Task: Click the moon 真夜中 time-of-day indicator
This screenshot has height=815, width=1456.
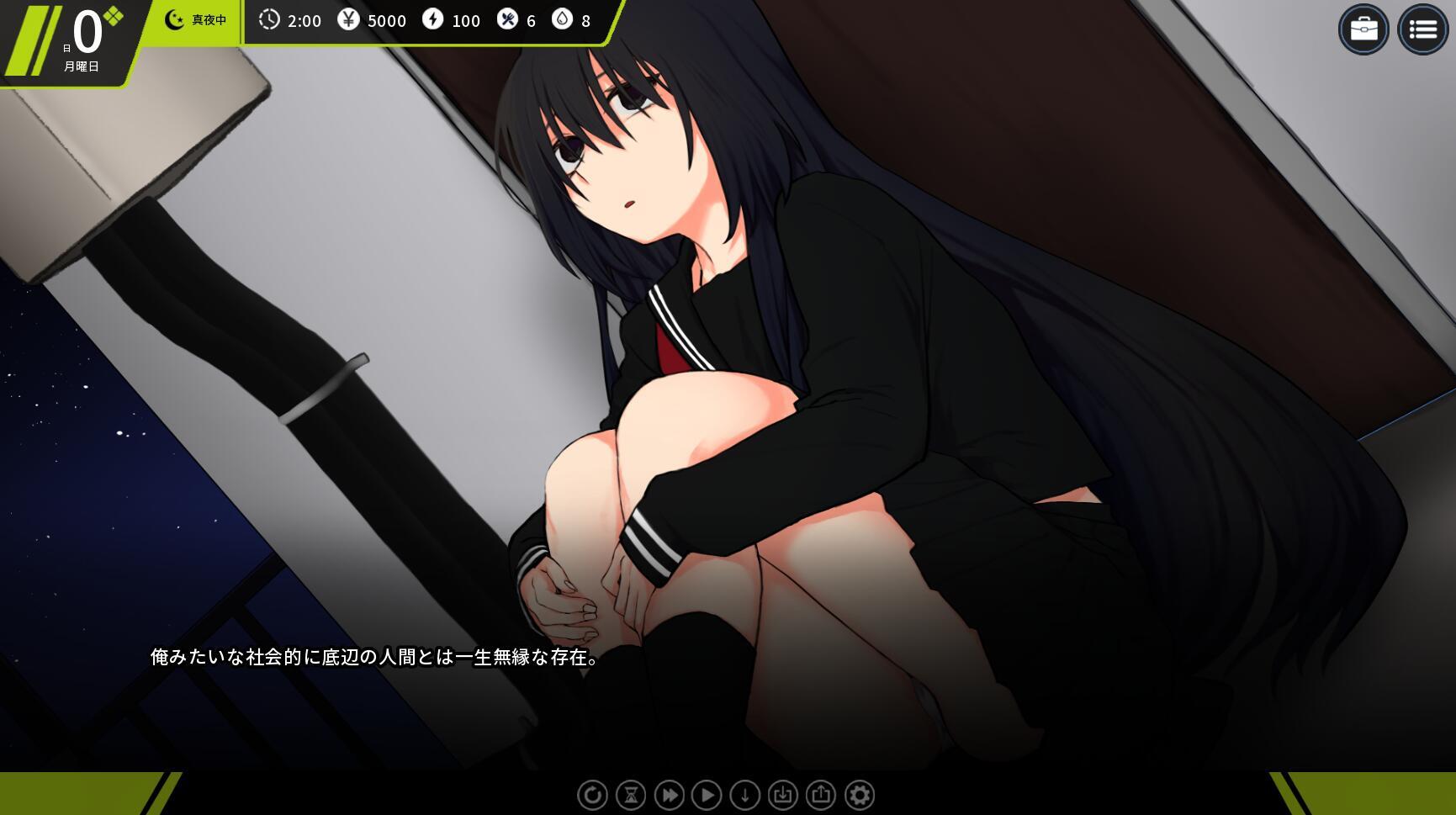Action: click(x=193, y=20)
